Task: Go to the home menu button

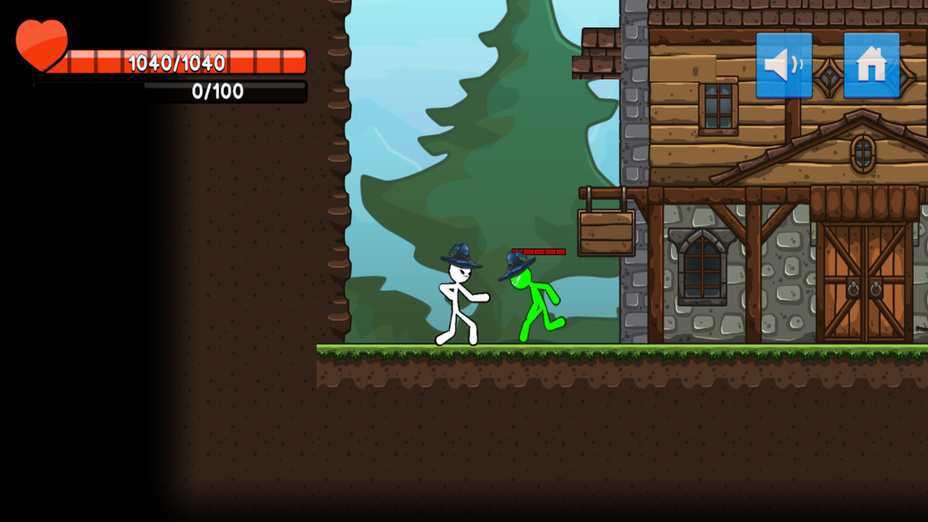Action: (x=871, y=65)
